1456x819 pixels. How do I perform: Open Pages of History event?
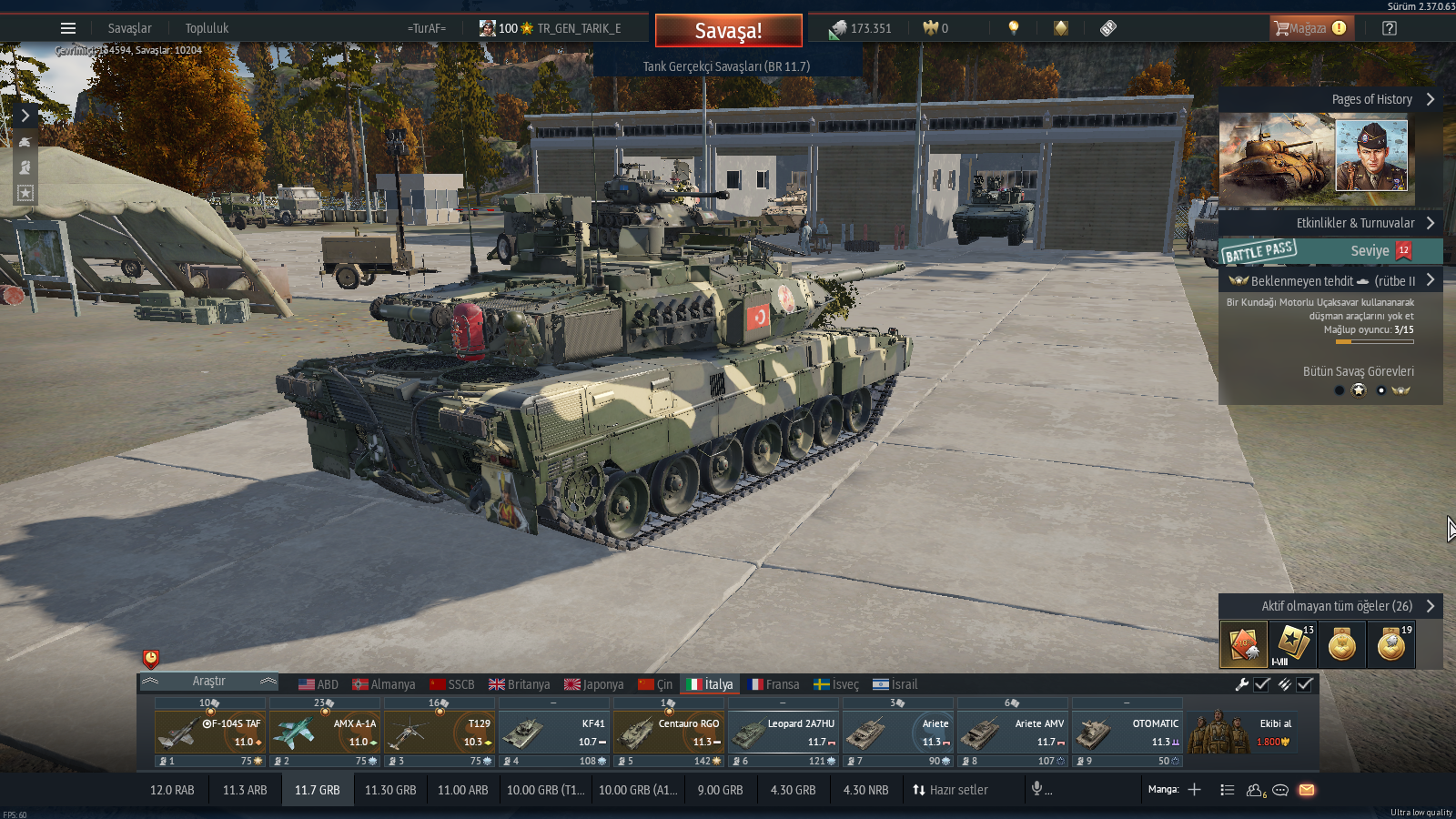pyautogui.click(x=1330, y=99)
